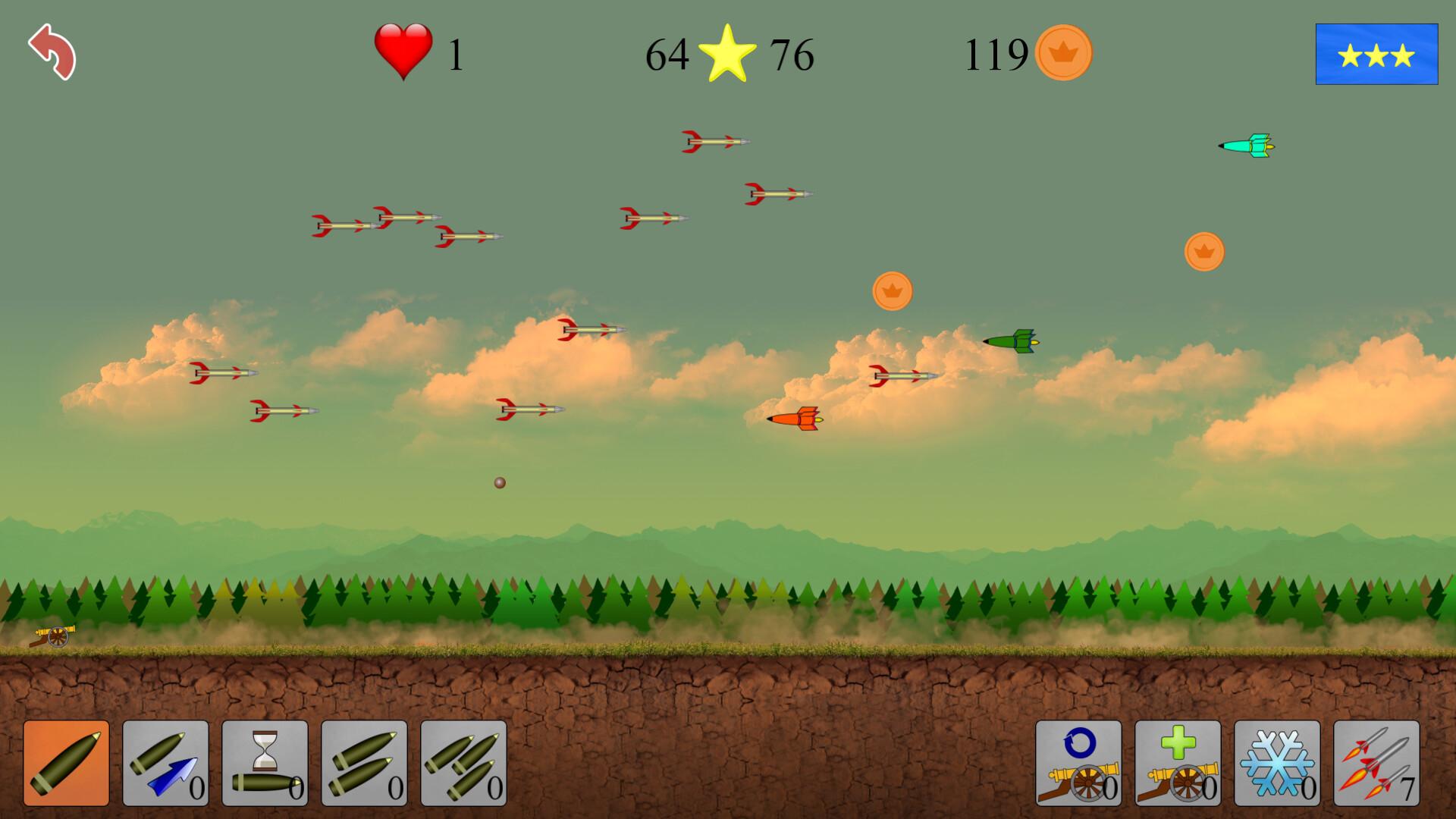Click the yellow star score counter

click(730, 55)
